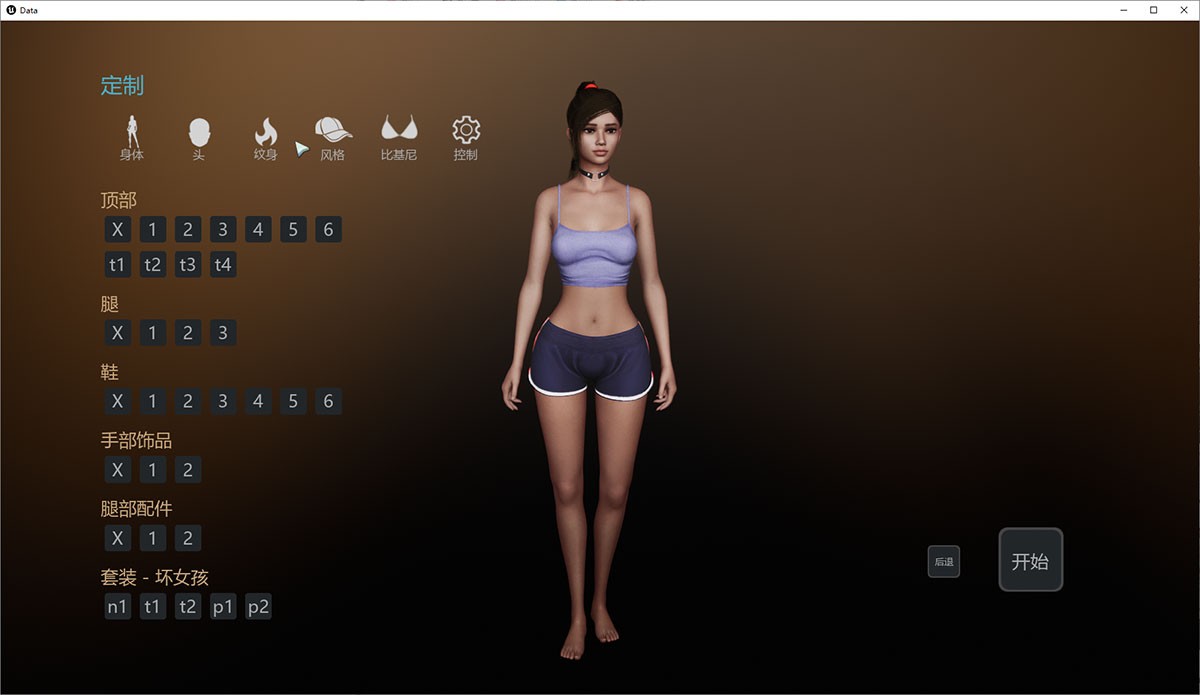Select the p2 outfit option
The image size is (1200, 695).
pos(258,606)
